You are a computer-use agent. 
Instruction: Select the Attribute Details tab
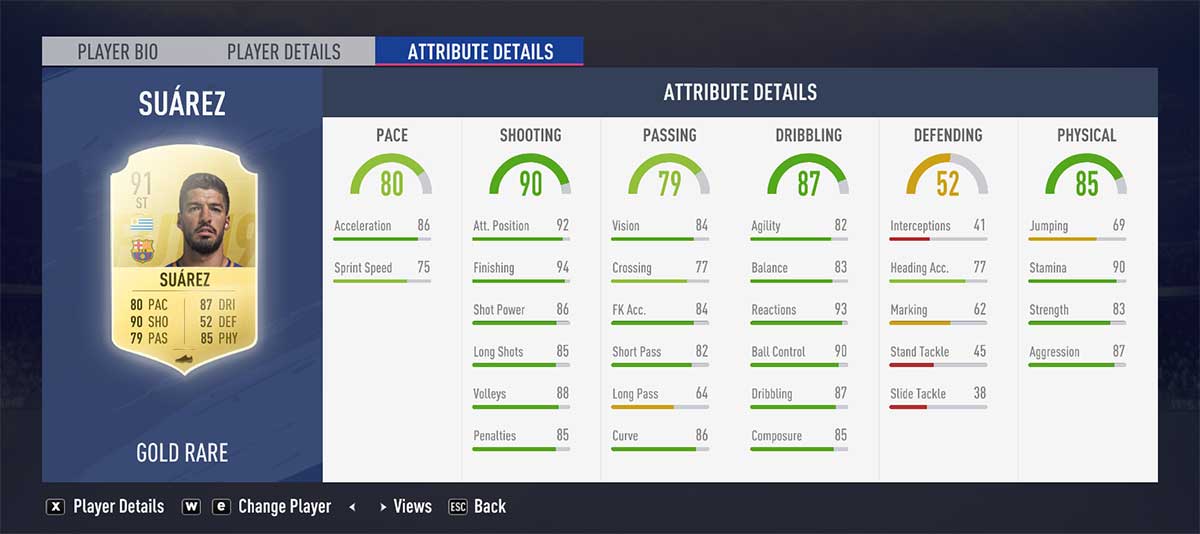click(480, 52)
